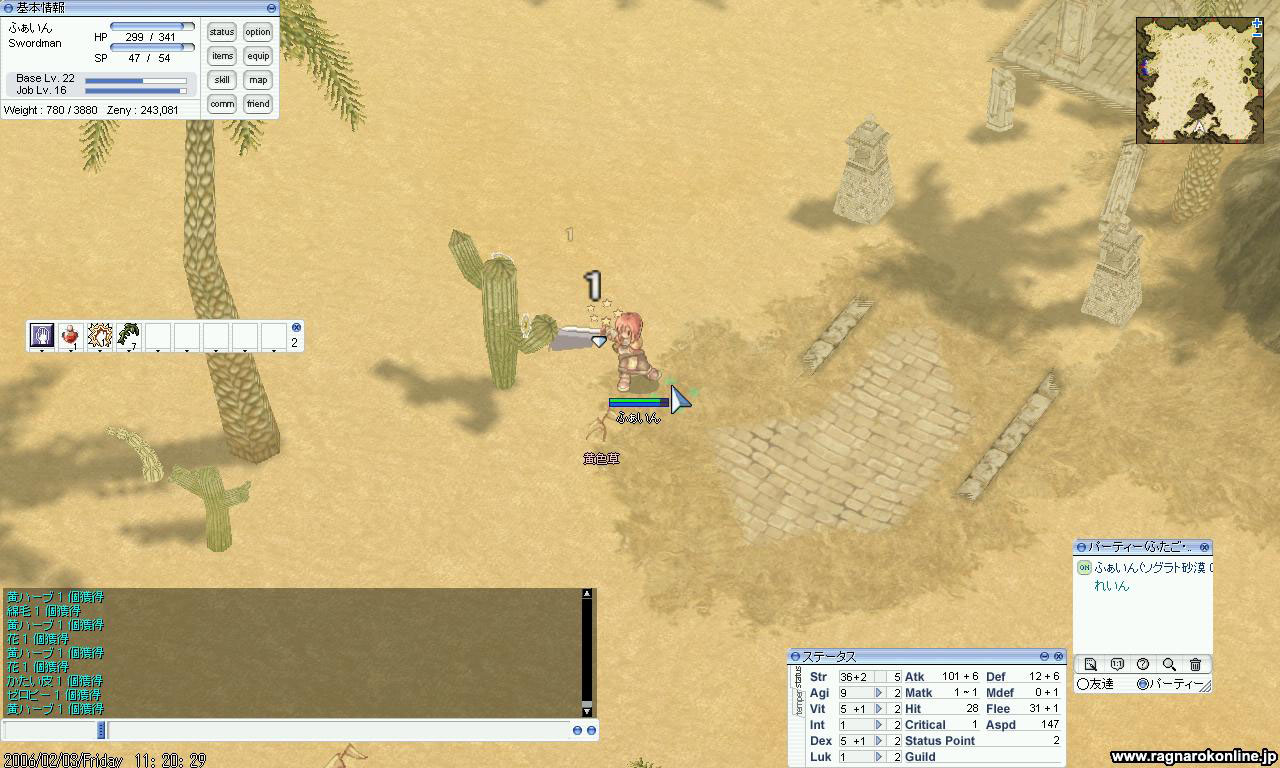Close the ステータス window
Image resolution: width=1280 pixels, height=768 pixels.
click(1058, 656)
